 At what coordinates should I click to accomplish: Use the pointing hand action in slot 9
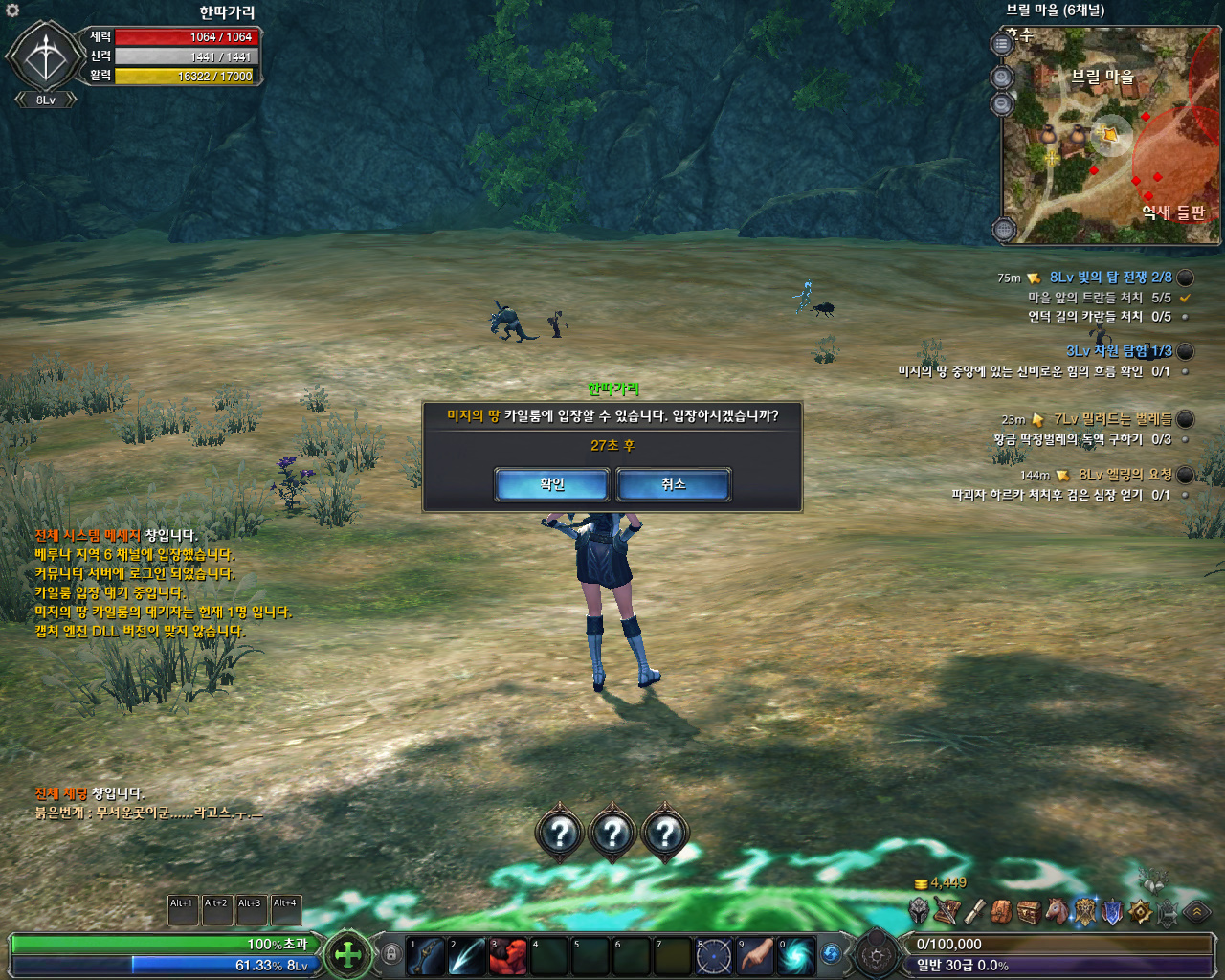click(x=754, y=956)
